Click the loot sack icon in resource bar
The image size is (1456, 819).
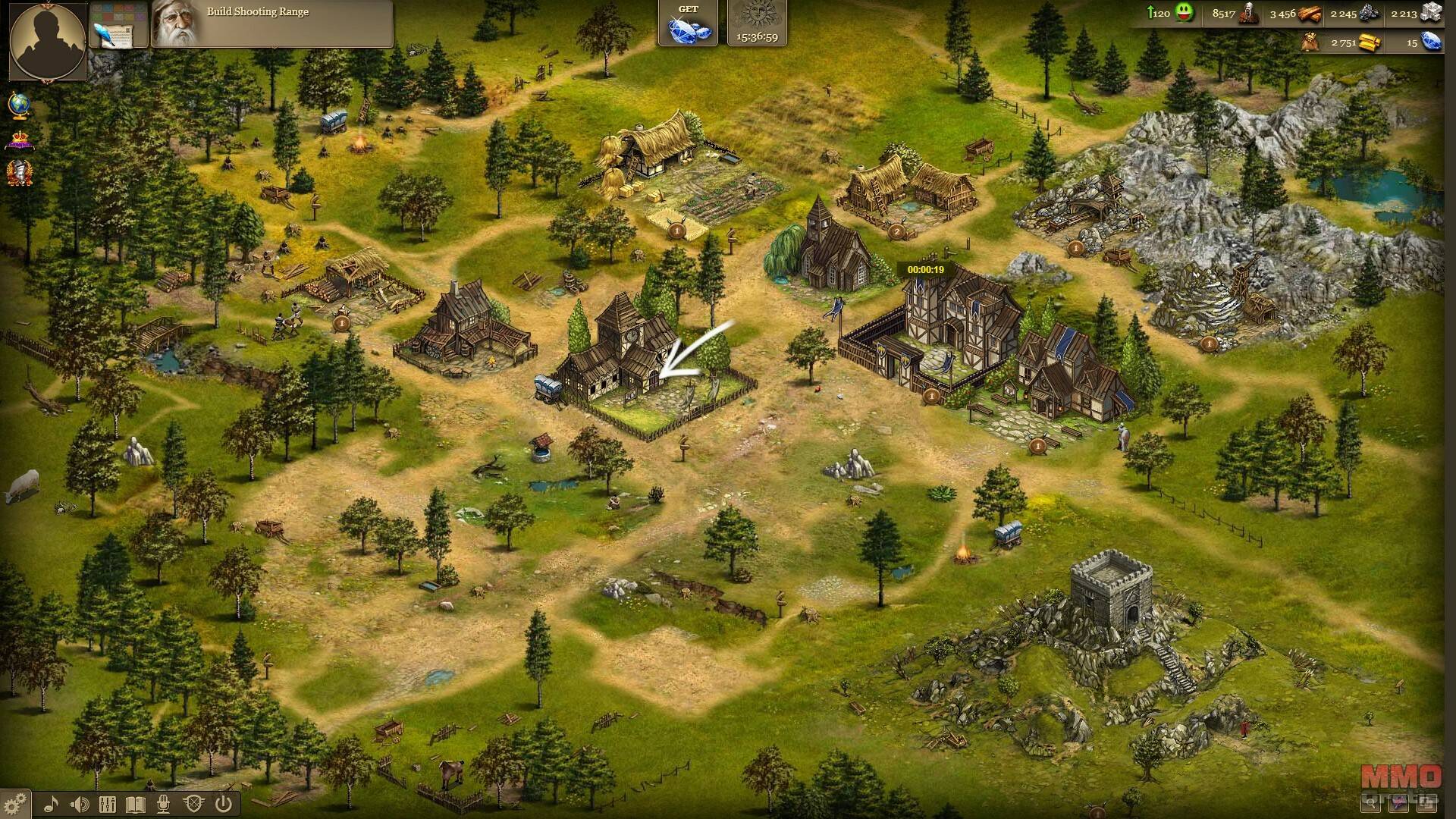1310,42
